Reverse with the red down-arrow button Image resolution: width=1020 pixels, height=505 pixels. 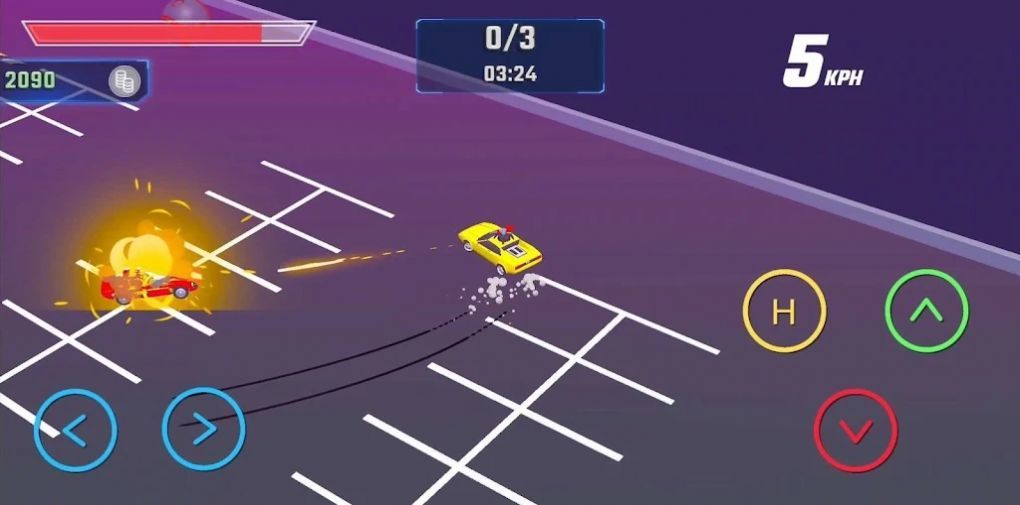point(856,431)
